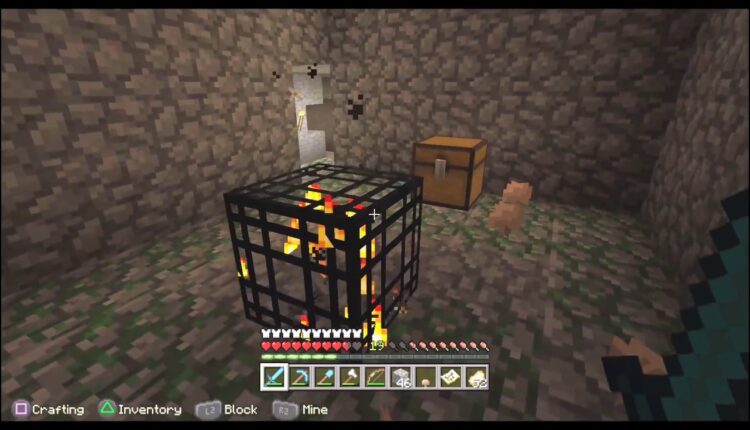
Task: Select the diamond pickaxe hotbar slot
Action: pos(299,377)
